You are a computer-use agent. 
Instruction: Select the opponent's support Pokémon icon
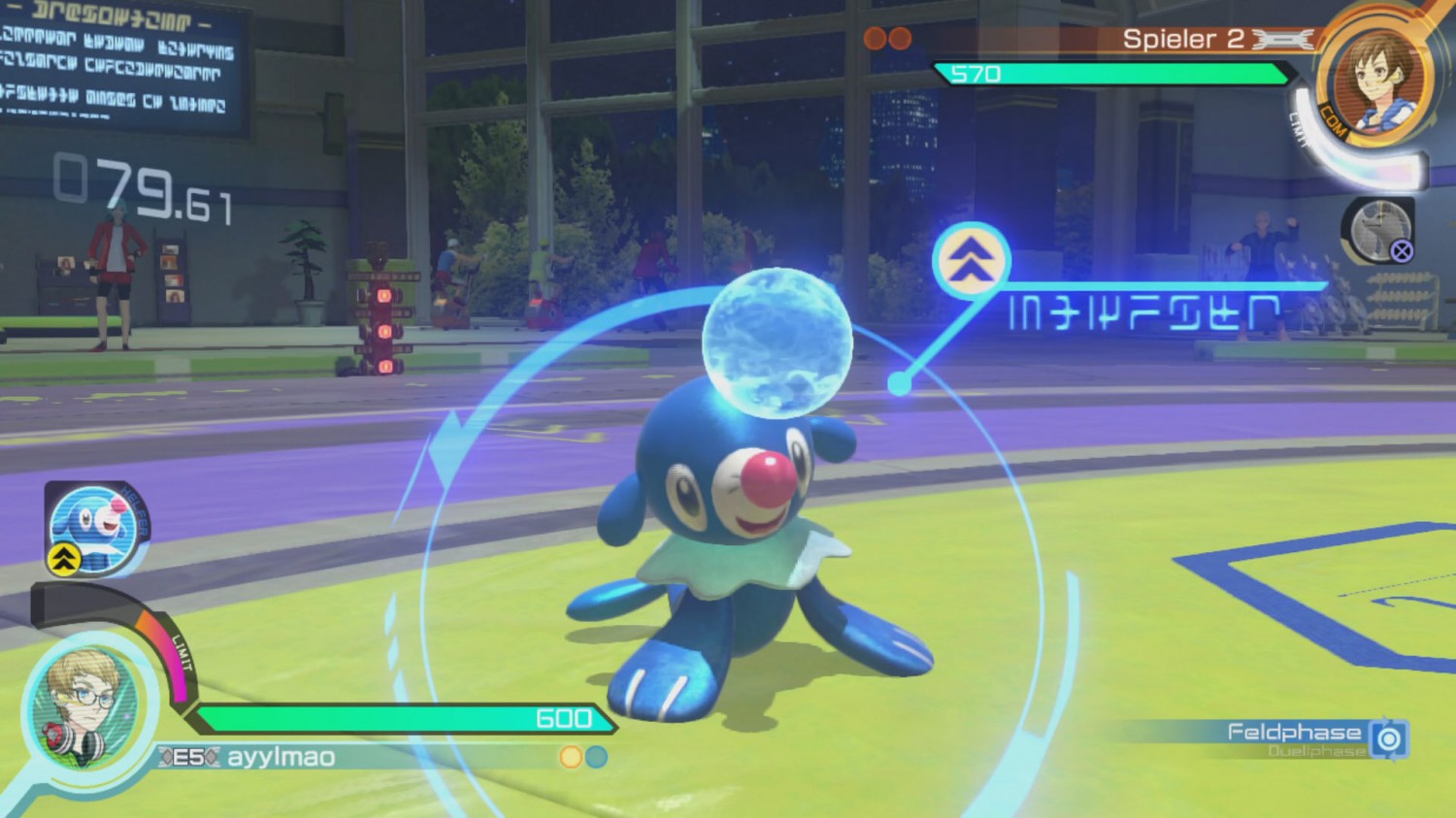pyautogui.click(x=1380, y=231)
